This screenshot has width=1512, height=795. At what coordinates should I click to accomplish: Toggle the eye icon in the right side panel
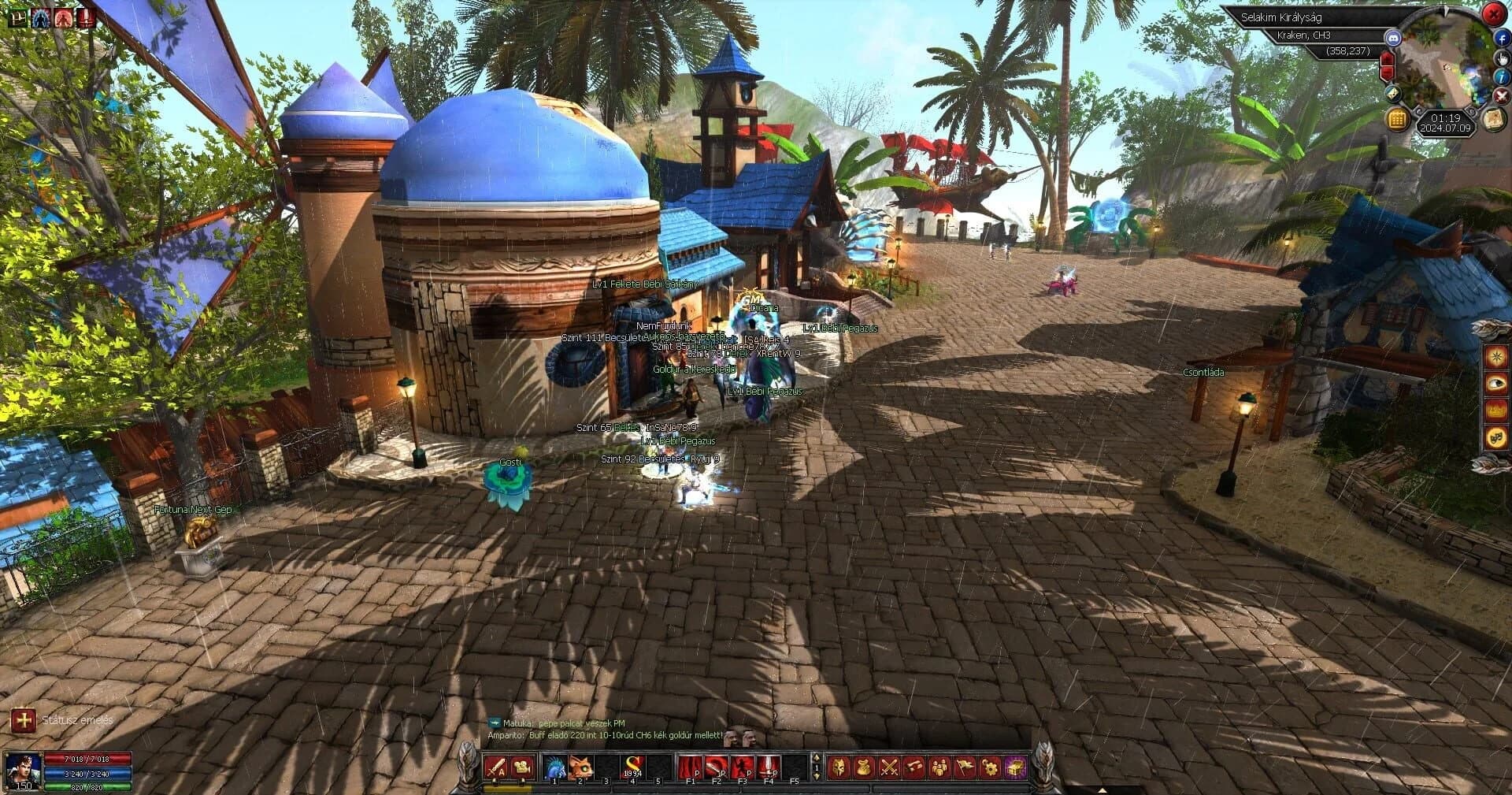[1495, 383]
